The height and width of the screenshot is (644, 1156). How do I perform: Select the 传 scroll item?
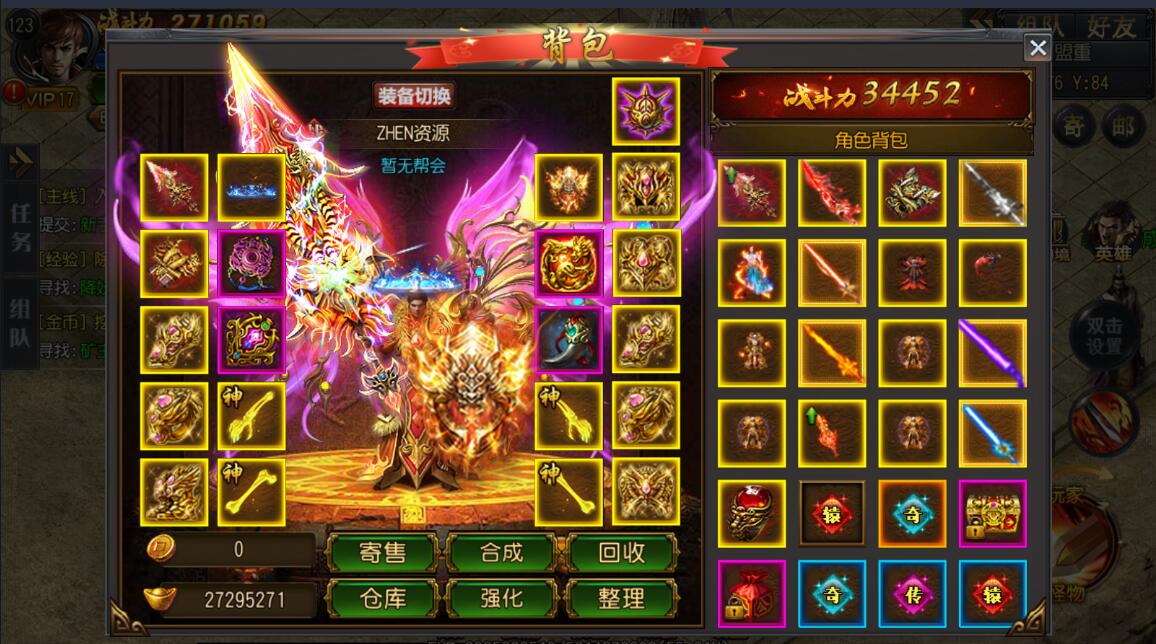(912, 593)
